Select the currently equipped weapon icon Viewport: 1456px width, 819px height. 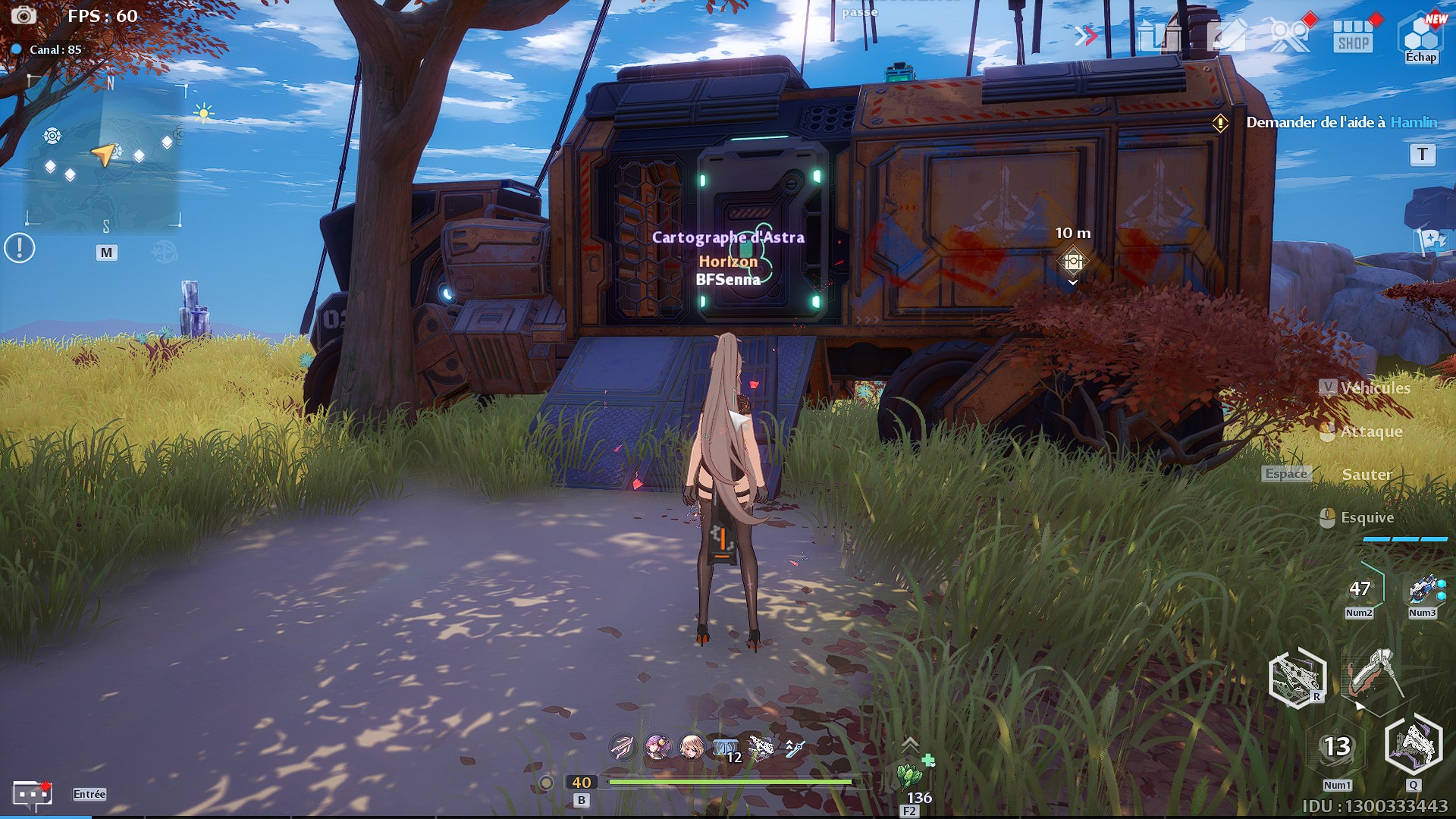1374,673
